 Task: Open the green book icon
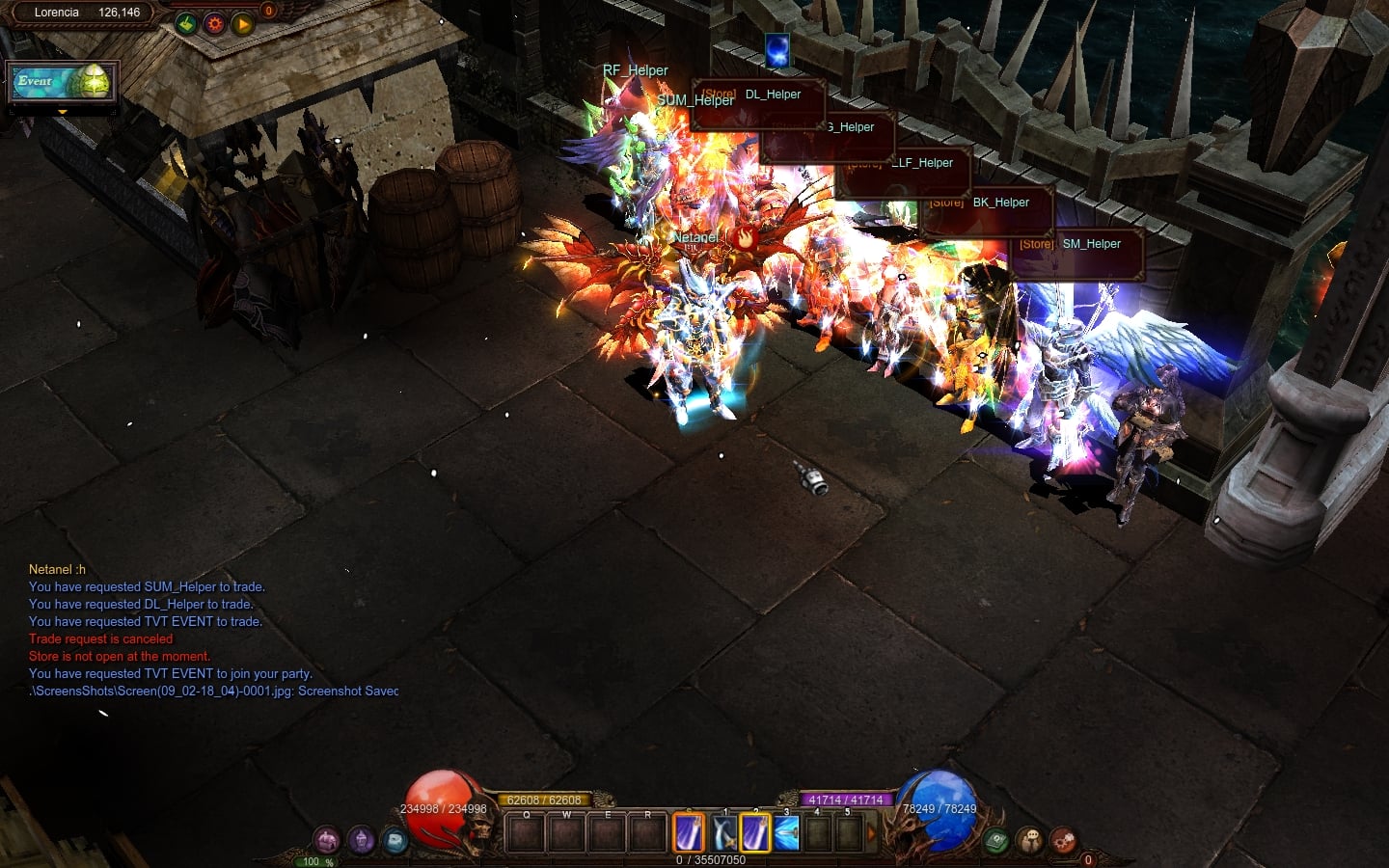click(x=996, y=841)
